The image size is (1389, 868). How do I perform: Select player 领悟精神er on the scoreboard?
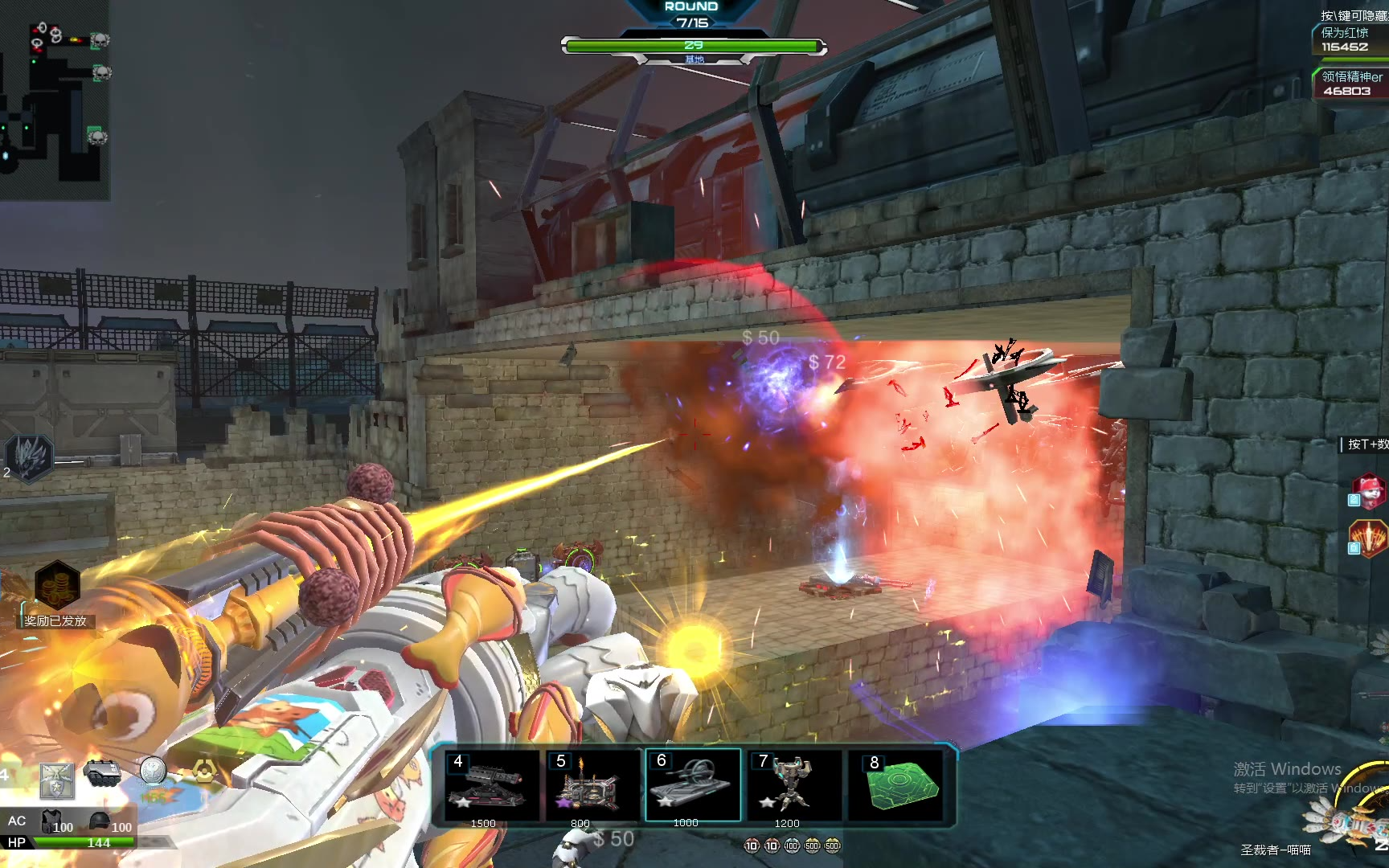coord(1352,84)
